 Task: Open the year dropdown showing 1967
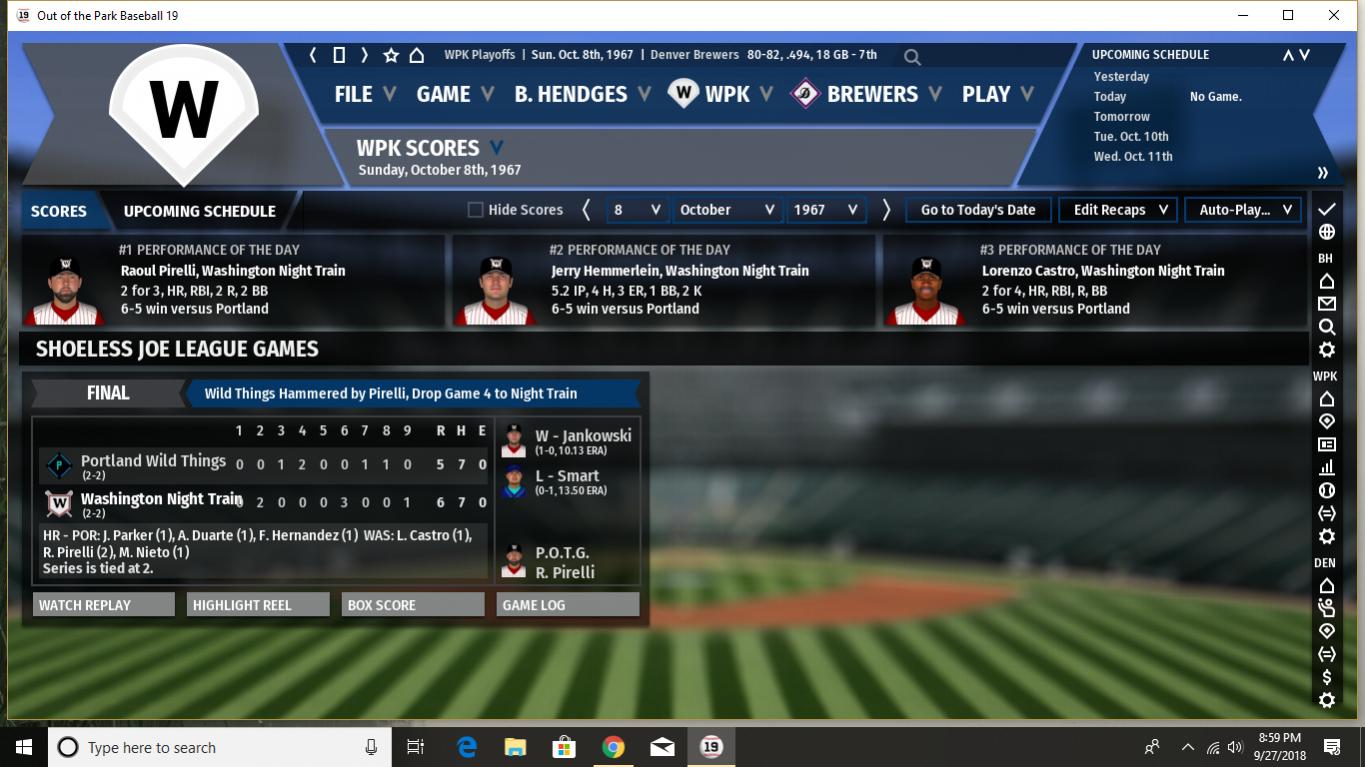pyautogui.click(x=825, y=210)
